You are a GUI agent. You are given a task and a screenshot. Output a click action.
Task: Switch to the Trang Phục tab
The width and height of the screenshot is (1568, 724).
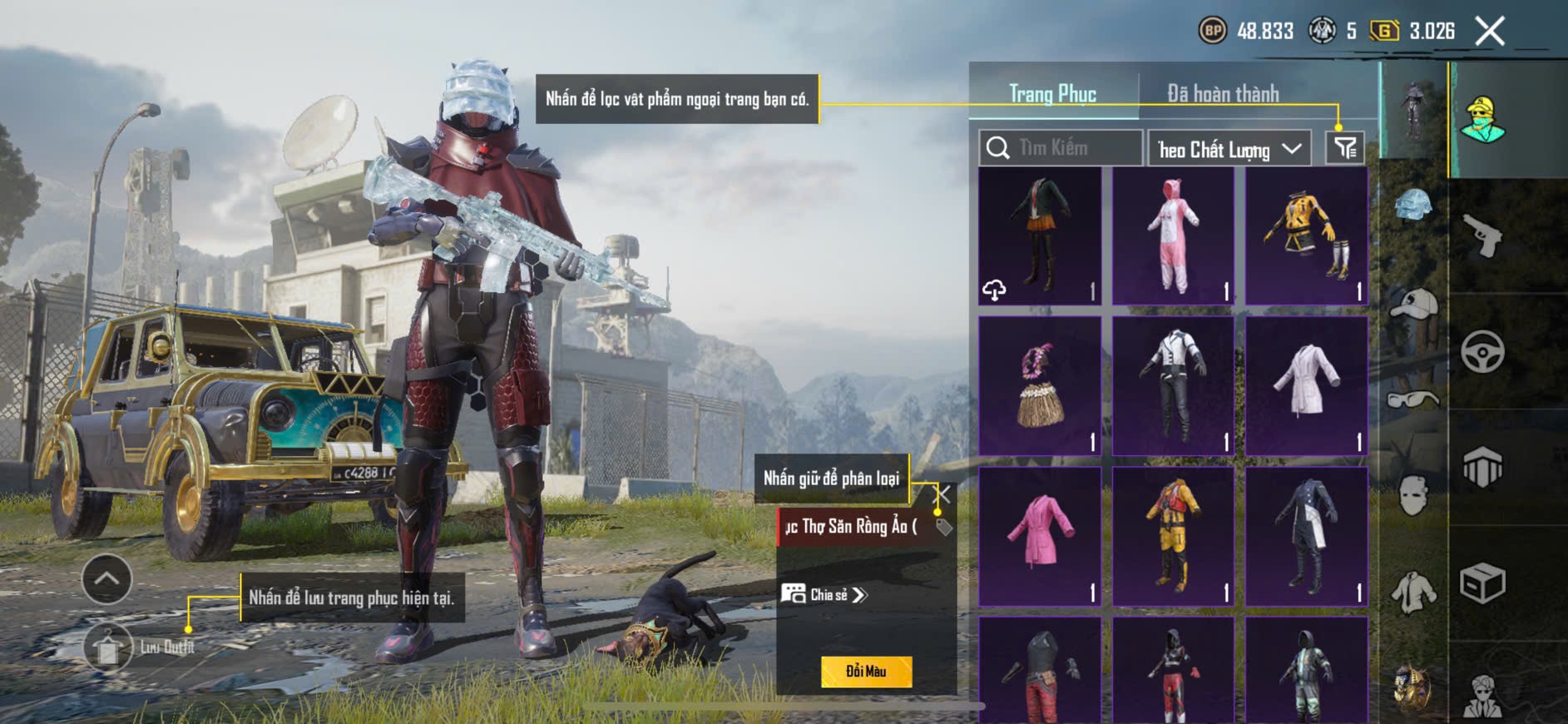point(1052,94)
